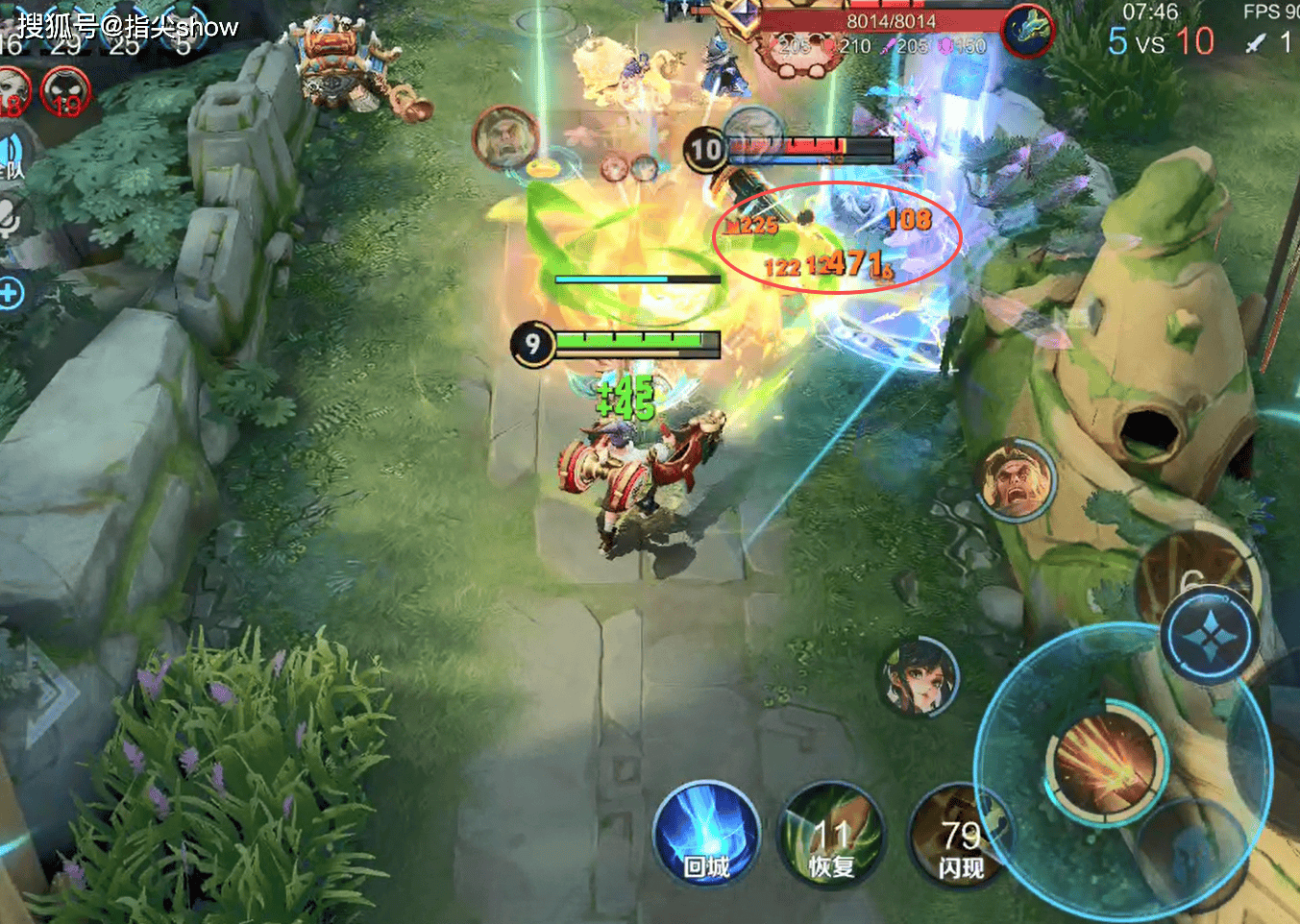Target the dark-haired female hero portrait

click(x=920, y=677)
